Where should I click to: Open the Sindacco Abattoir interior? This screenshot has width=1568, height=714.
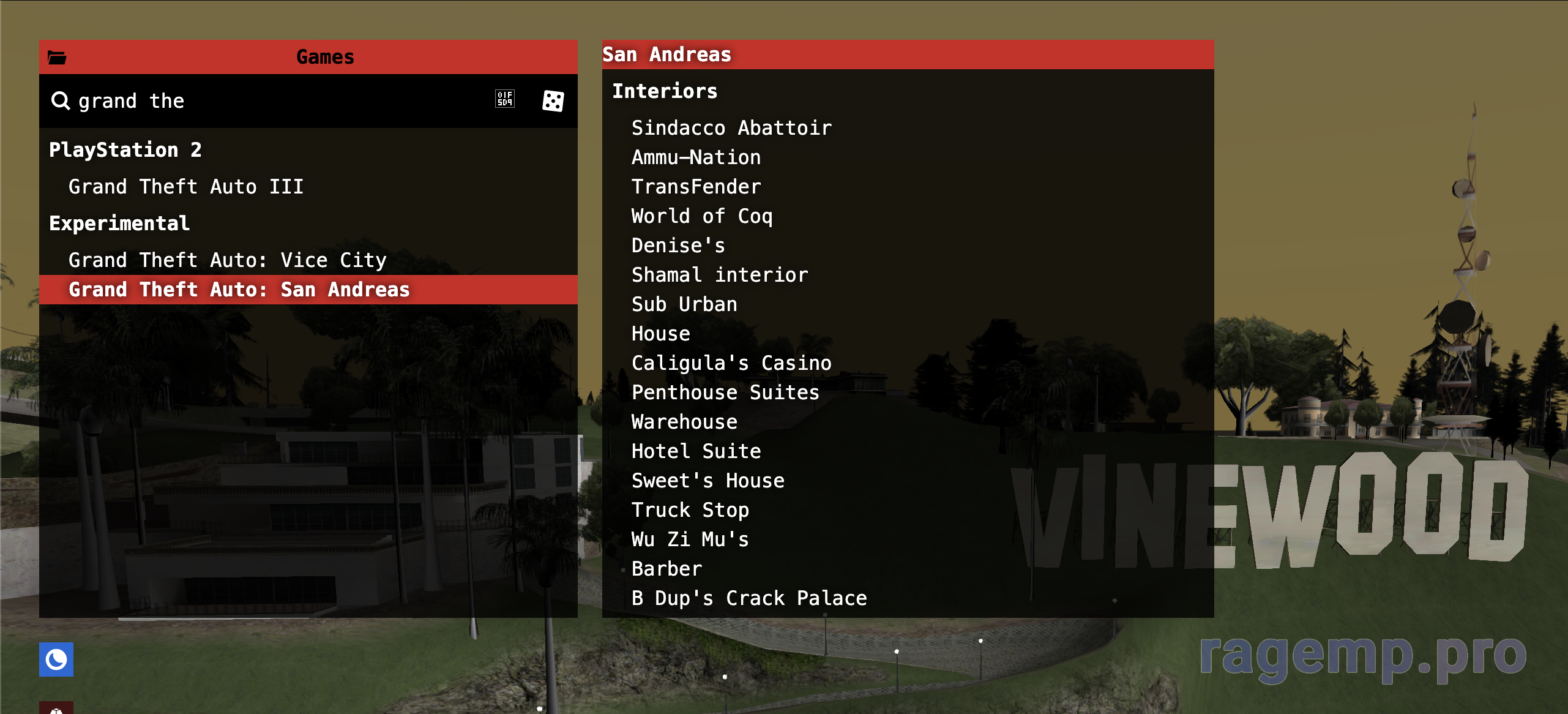pos(731,128)
